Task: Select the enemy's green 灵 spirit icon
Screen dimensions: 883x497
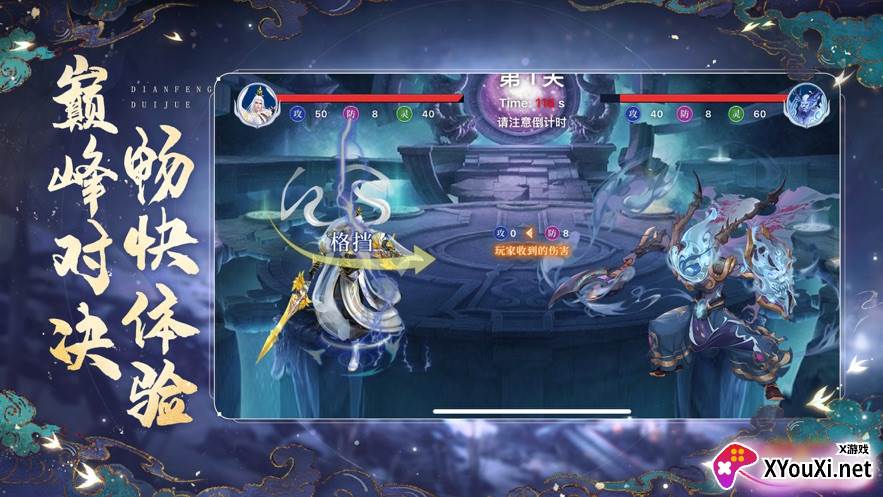Action: pyautogui.click(x=738, y=114)
